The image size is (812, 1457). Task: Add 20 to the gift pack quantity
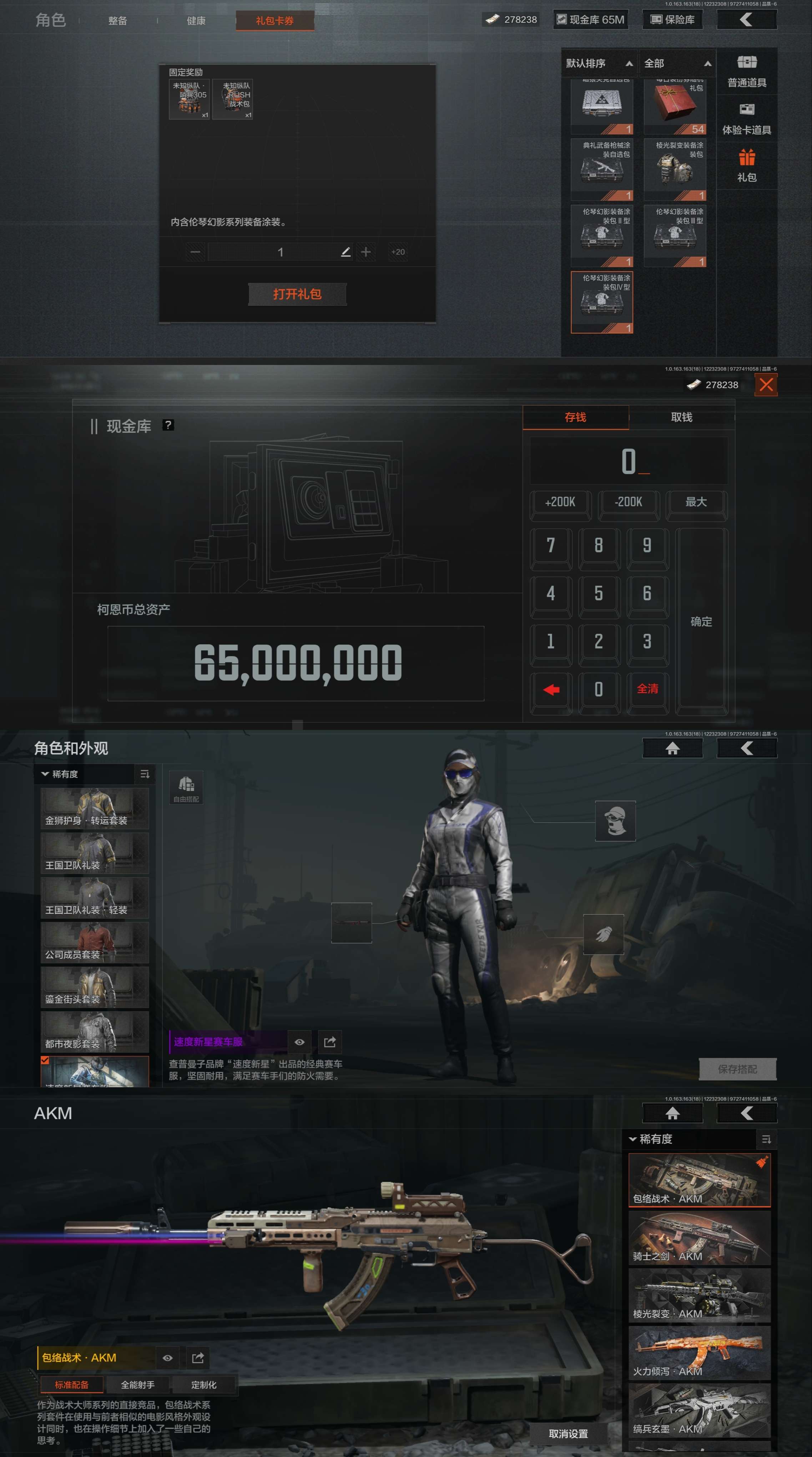click(398, 252)
